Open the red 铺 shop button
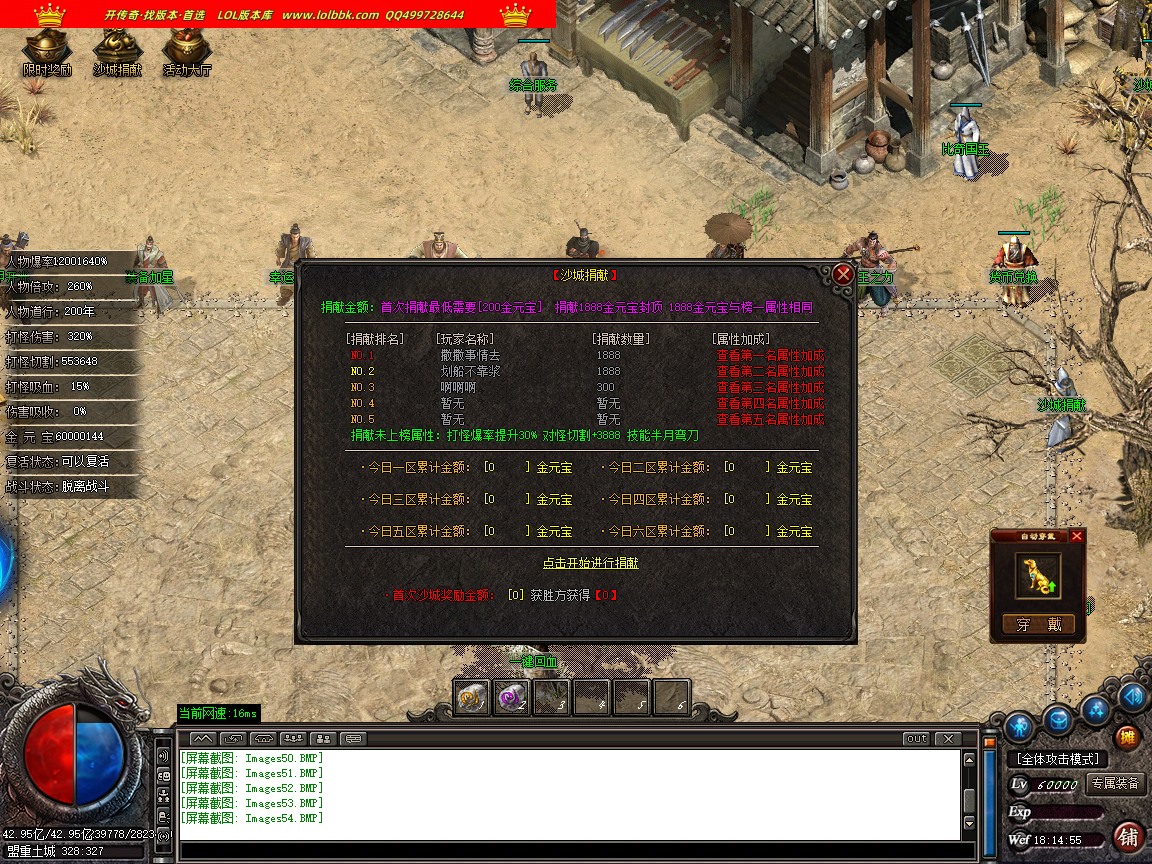This screenshot has width=1152, height=864. tap(1128, 836)
